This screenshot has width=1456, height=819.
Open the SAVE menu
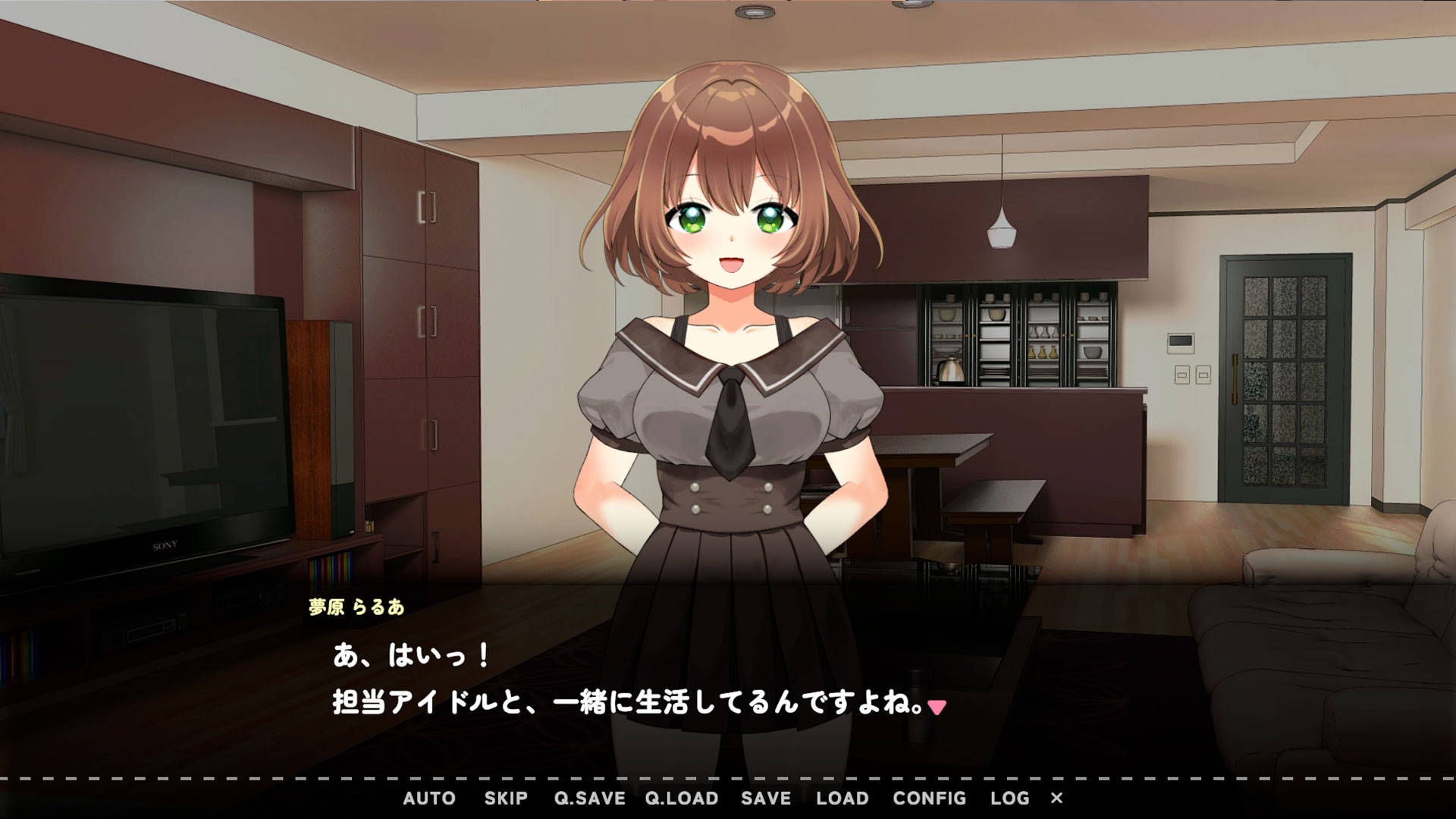tap(766, 799)
